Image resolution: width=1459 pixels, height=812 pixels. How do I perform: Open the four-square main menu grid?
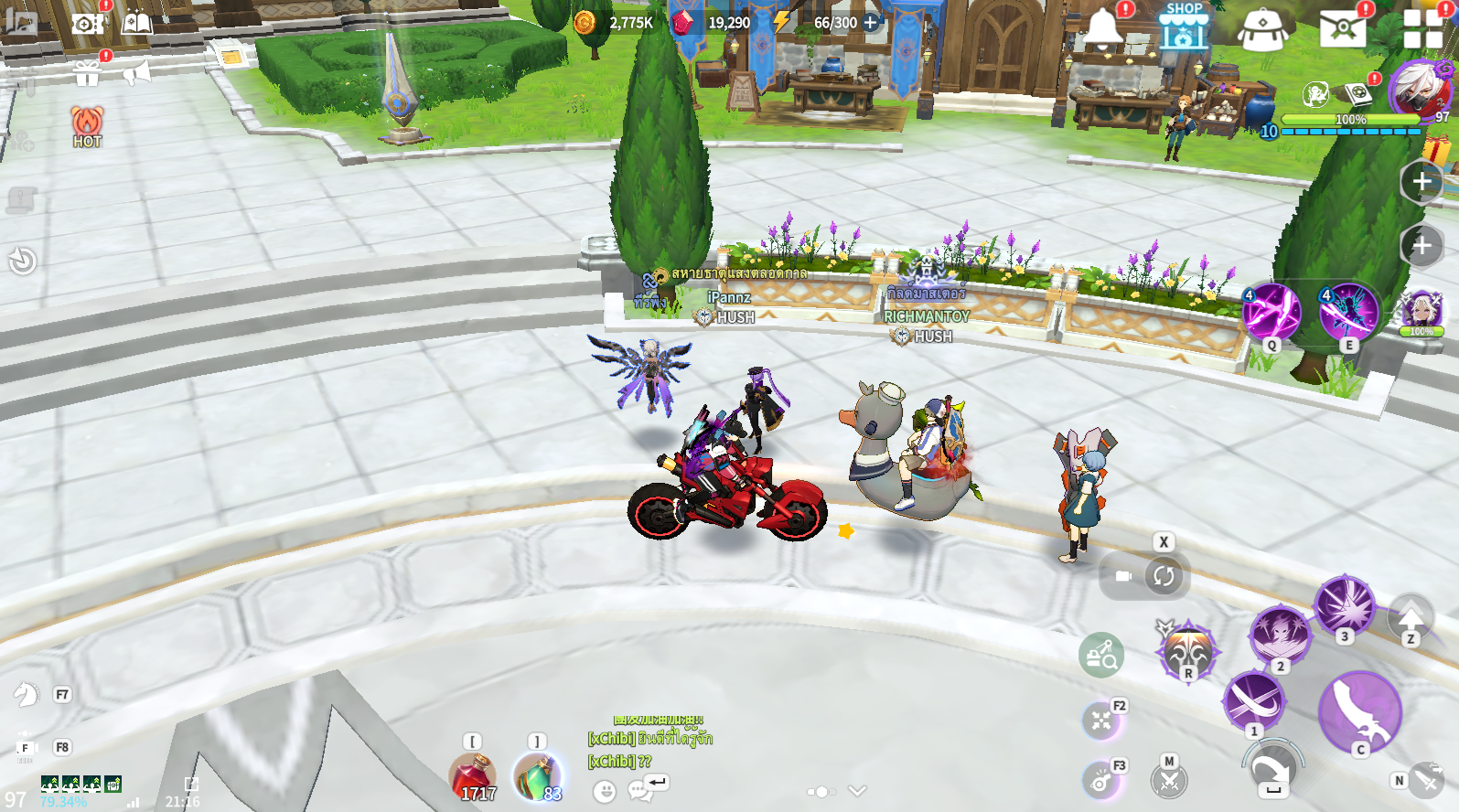click(1422, 28)
